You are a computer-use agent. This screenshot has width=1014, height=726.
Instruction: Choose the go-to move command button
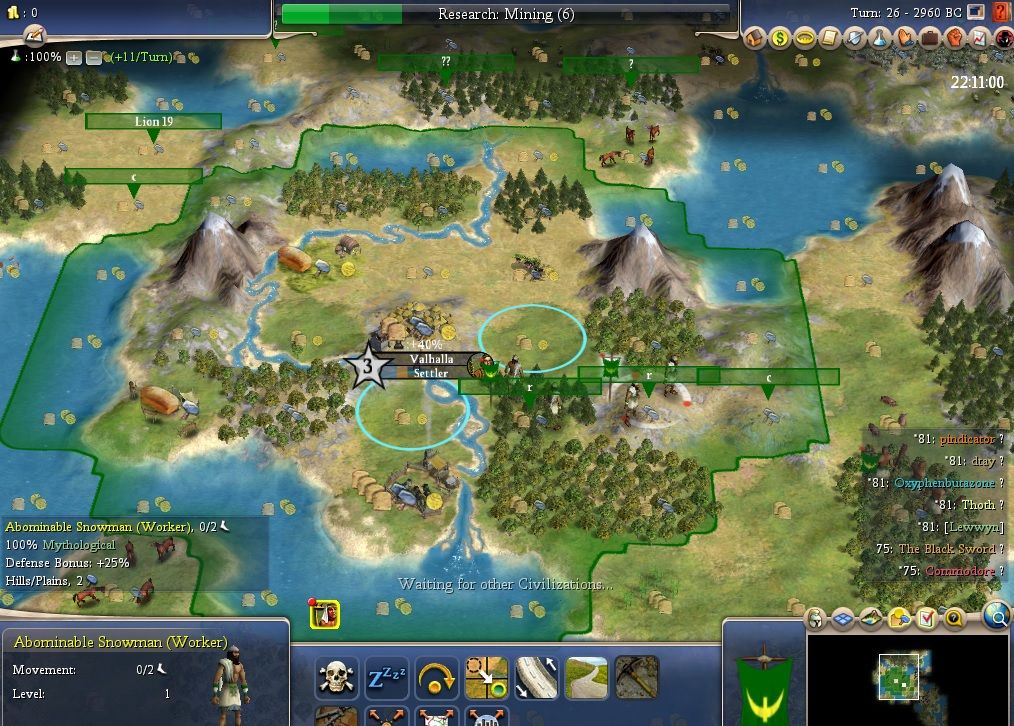point(486,678)
